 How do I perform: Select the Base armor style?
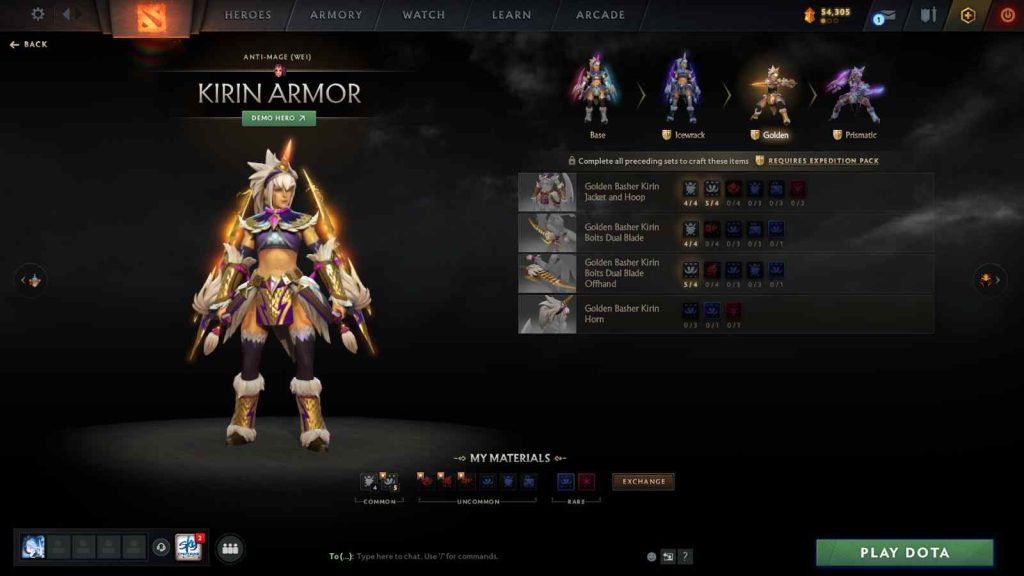click(x=597, y=97)
